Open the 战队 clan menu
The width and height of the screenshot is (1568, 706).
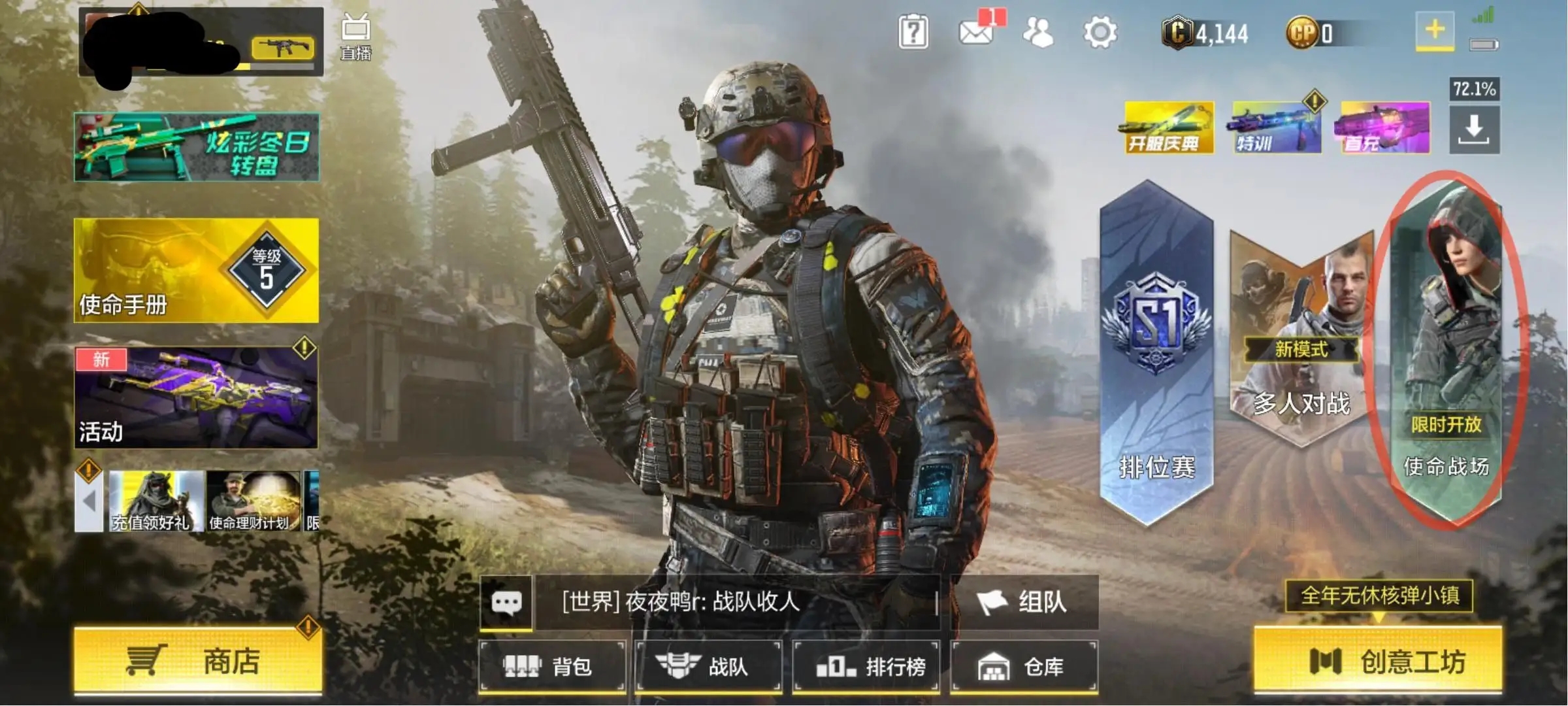[709, 666]
